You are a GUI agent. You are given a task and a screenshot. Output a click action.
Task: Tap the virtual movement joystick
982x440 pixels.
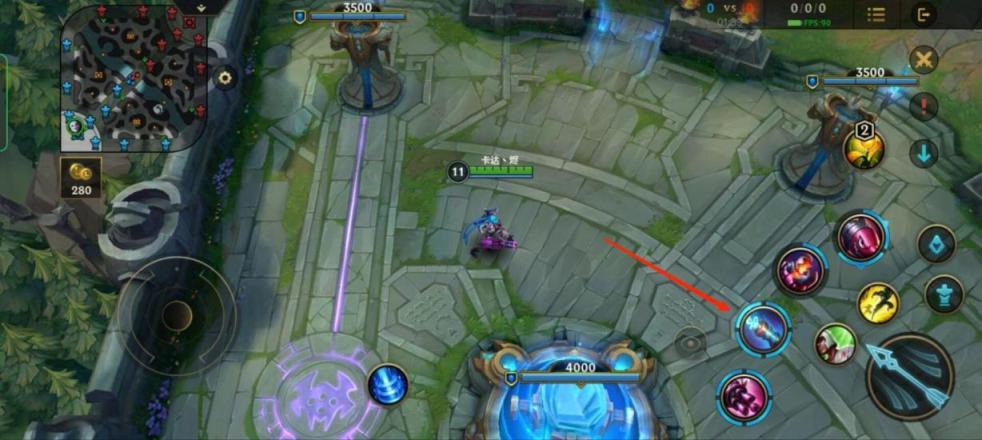[x=177, y=316]
